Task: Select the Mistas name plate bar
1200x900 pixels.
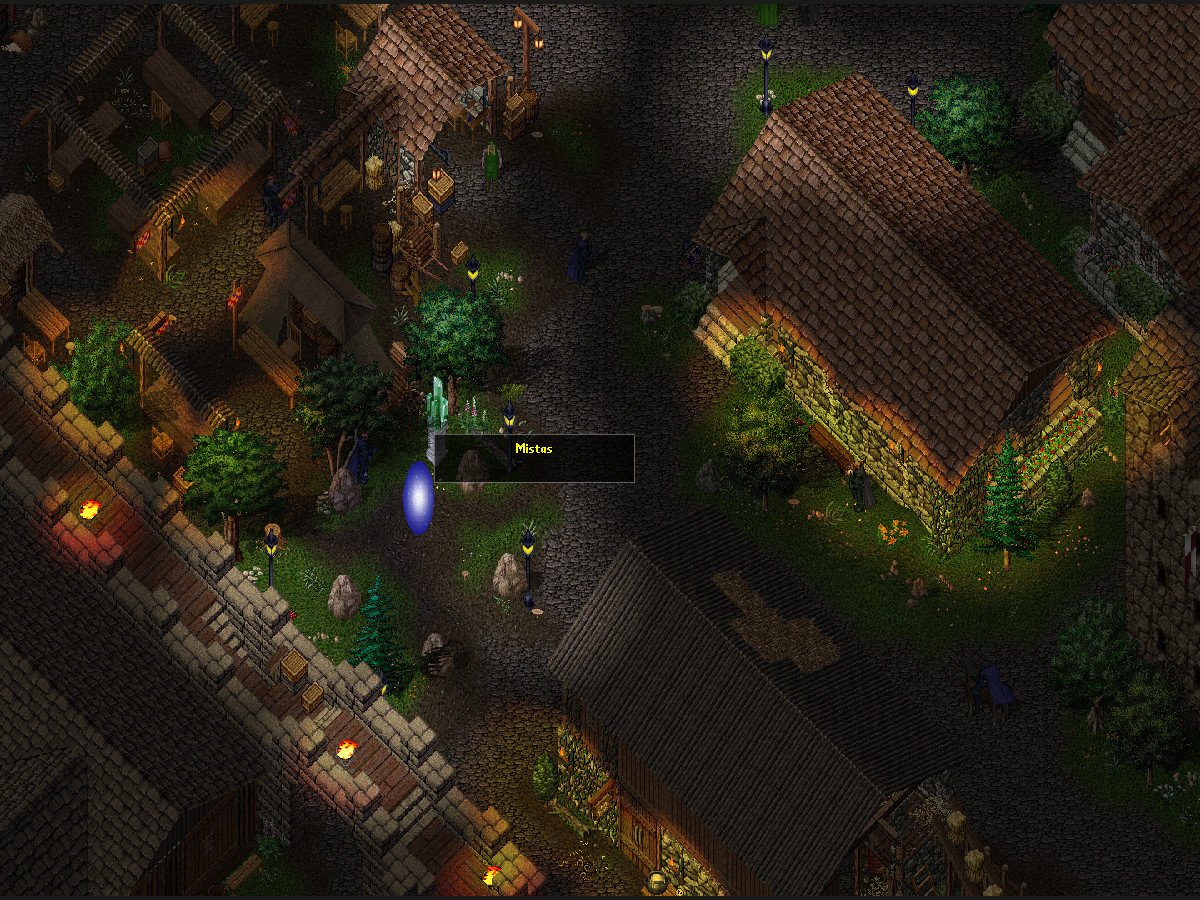Action: [x=534, y=458]
